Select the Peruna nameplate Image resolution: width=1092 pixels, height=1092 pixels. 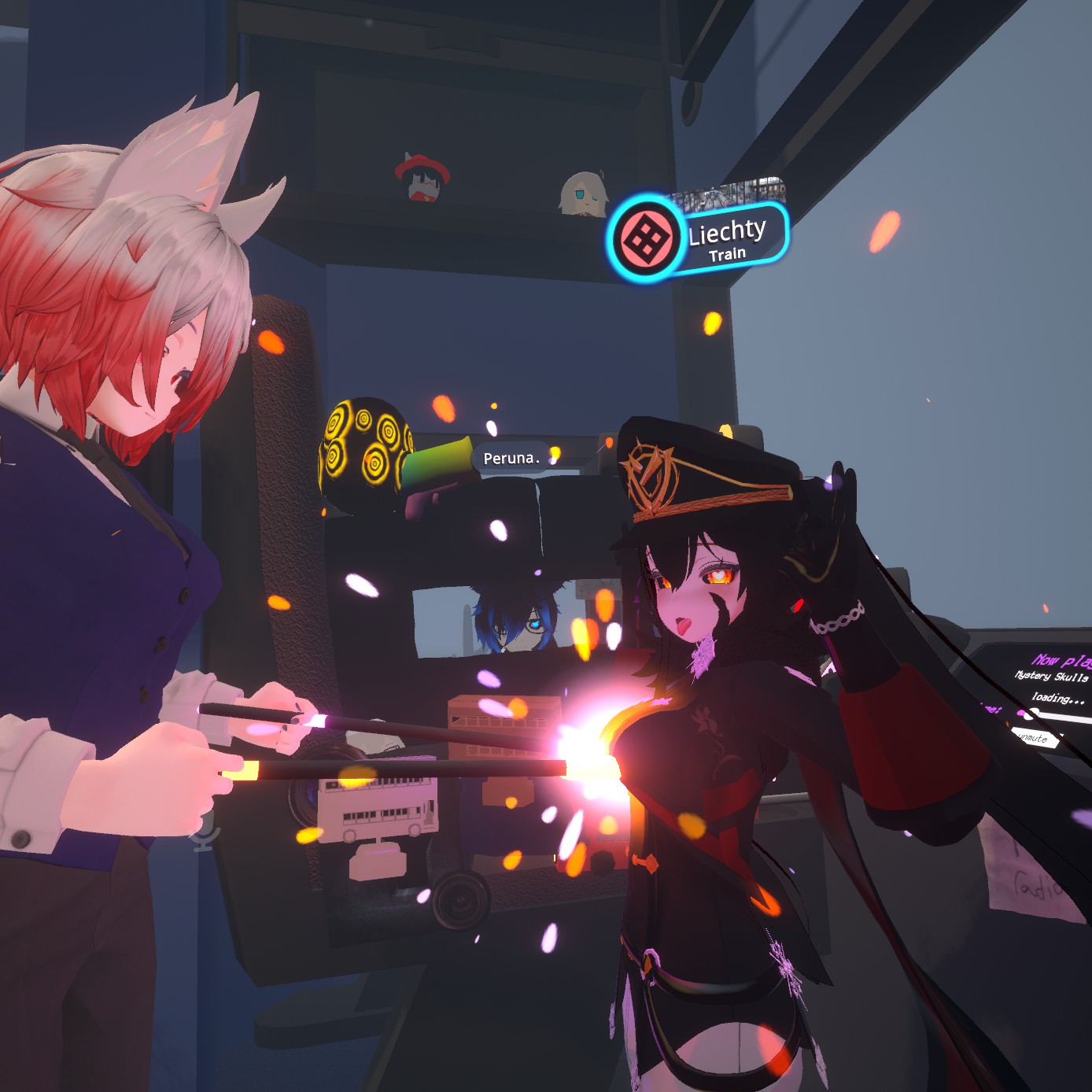(x=511, y=458)
